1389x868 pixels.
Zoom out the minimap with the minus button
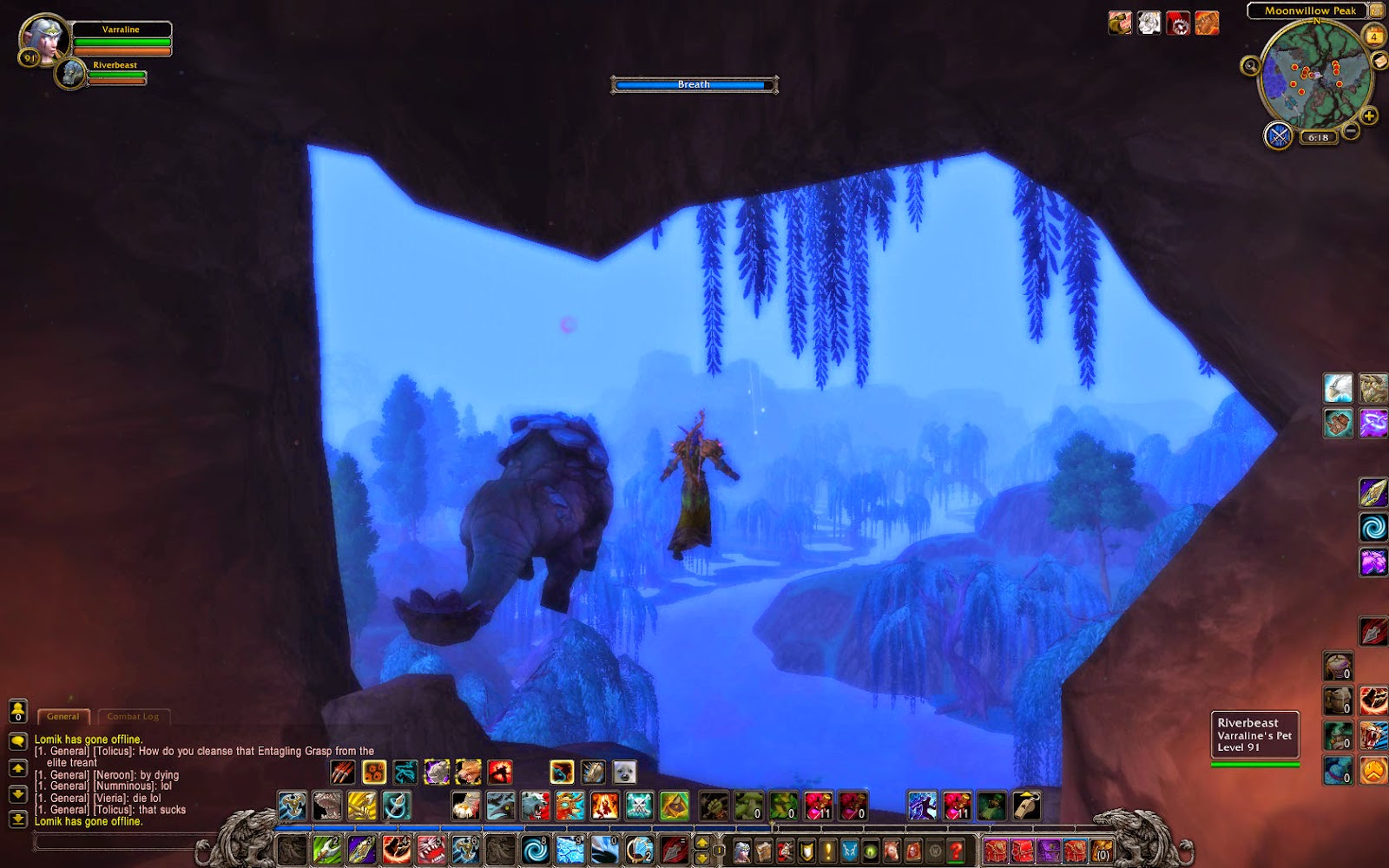(x=1350, y=129)
